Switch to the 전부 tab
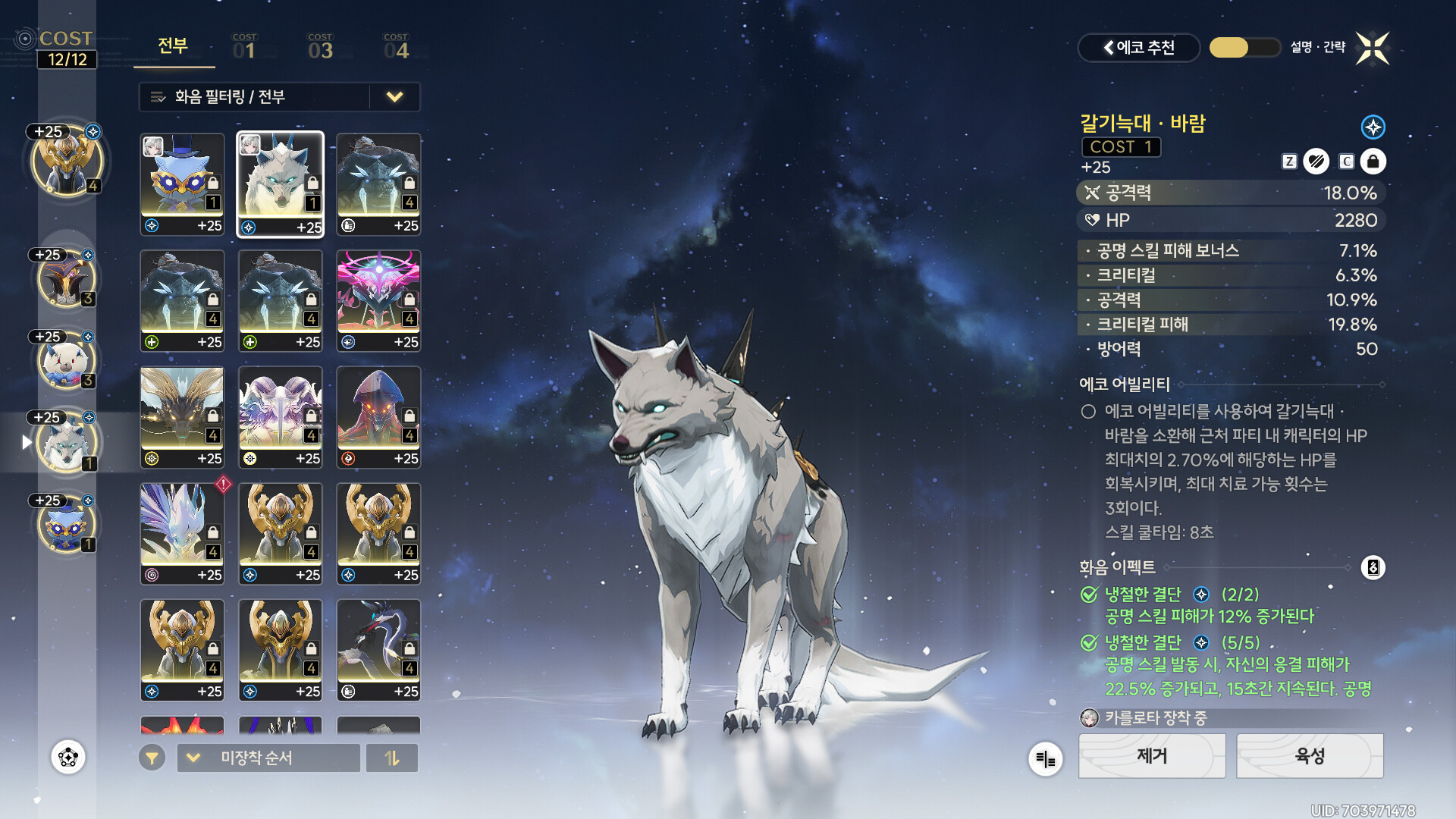 [x=173, y=46]
